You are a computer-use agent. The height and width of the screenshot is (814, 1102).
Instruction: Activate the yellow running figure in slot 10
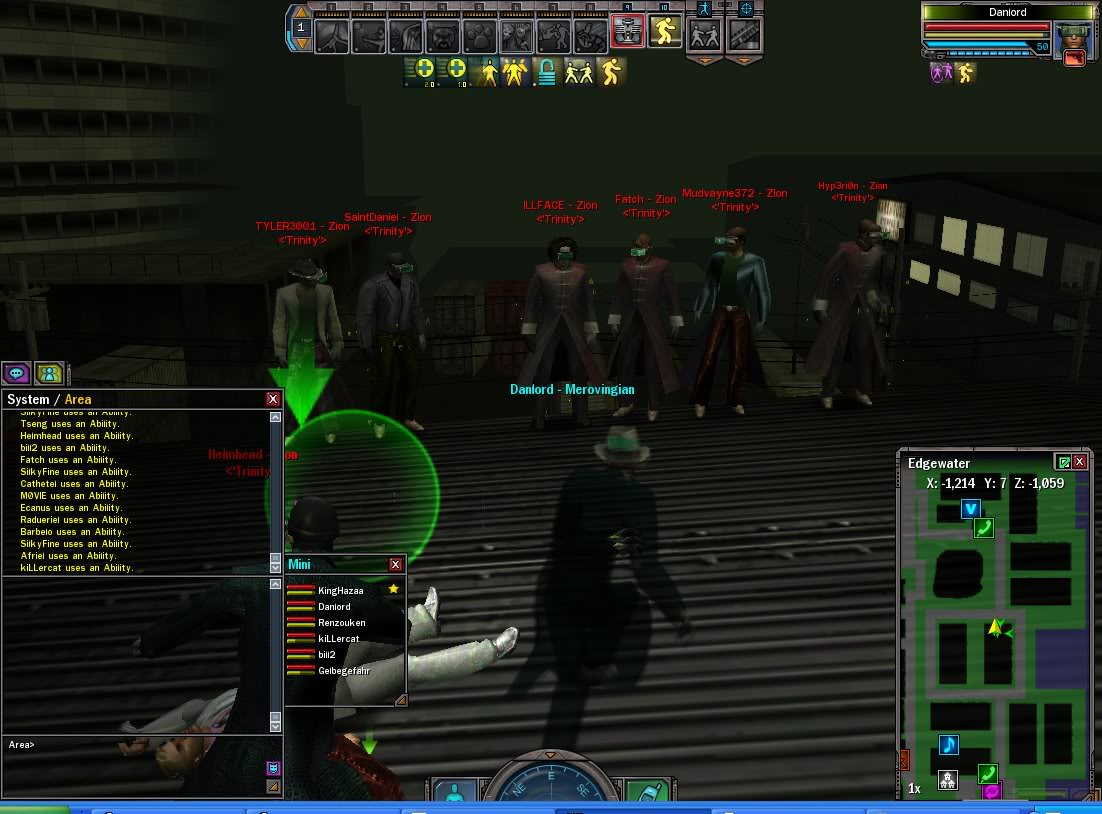[664, 33]
